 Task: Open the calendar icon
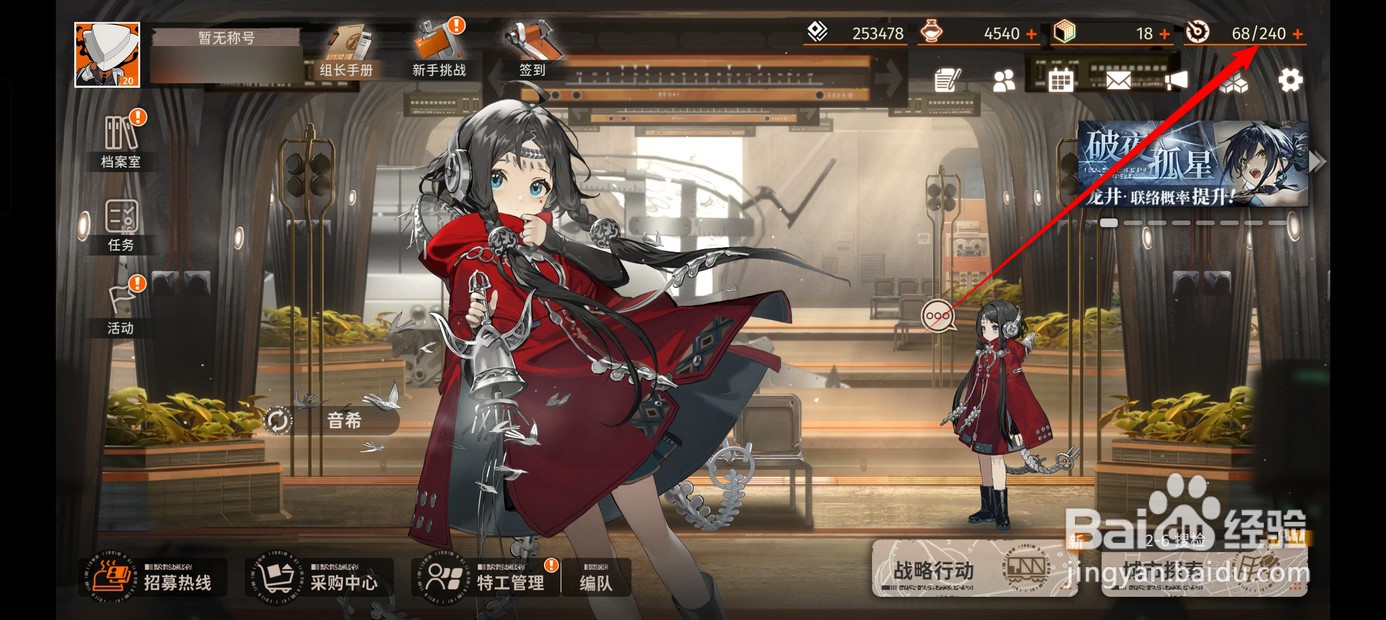pyautogui.click(x=1061, y=80)
